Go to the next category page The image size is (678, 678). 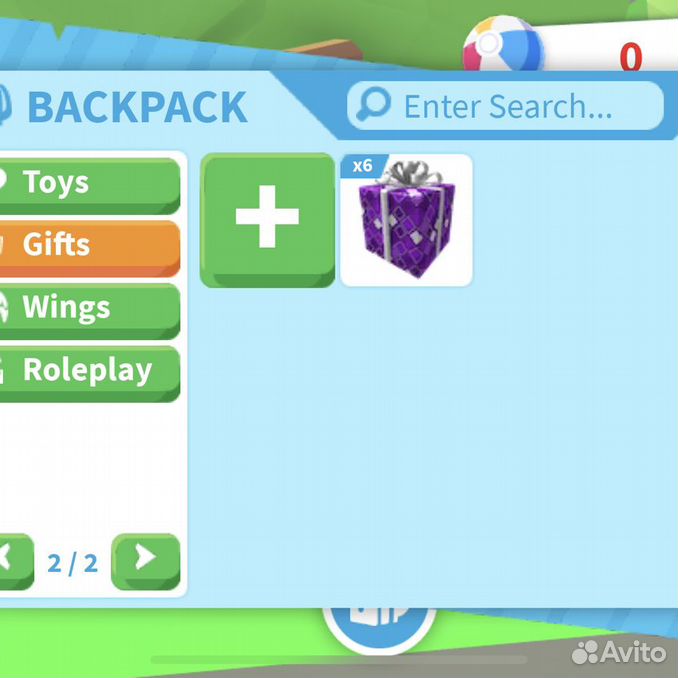[x=145, y=559]
